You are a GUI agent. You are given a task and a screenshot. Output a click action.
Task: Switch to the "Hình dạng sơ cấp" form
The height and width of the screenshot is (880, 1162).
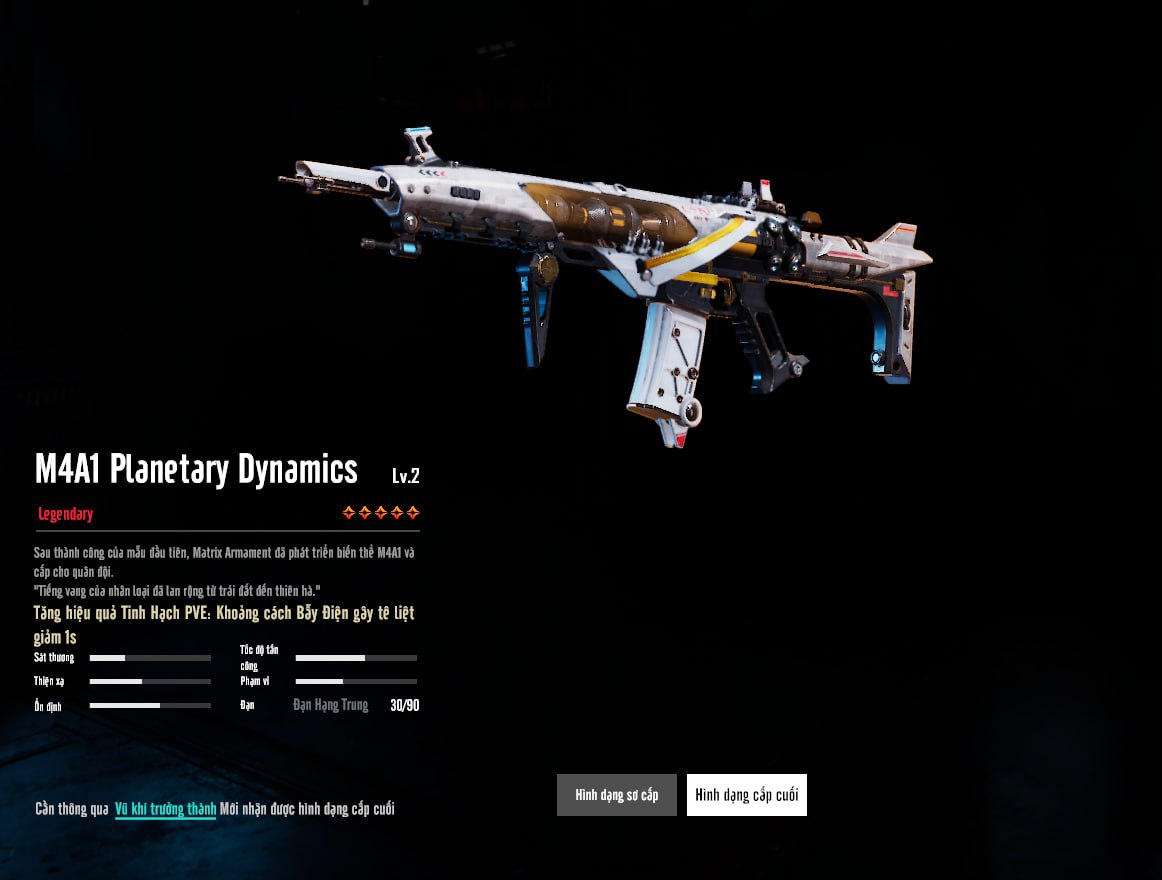click(616, 795)
